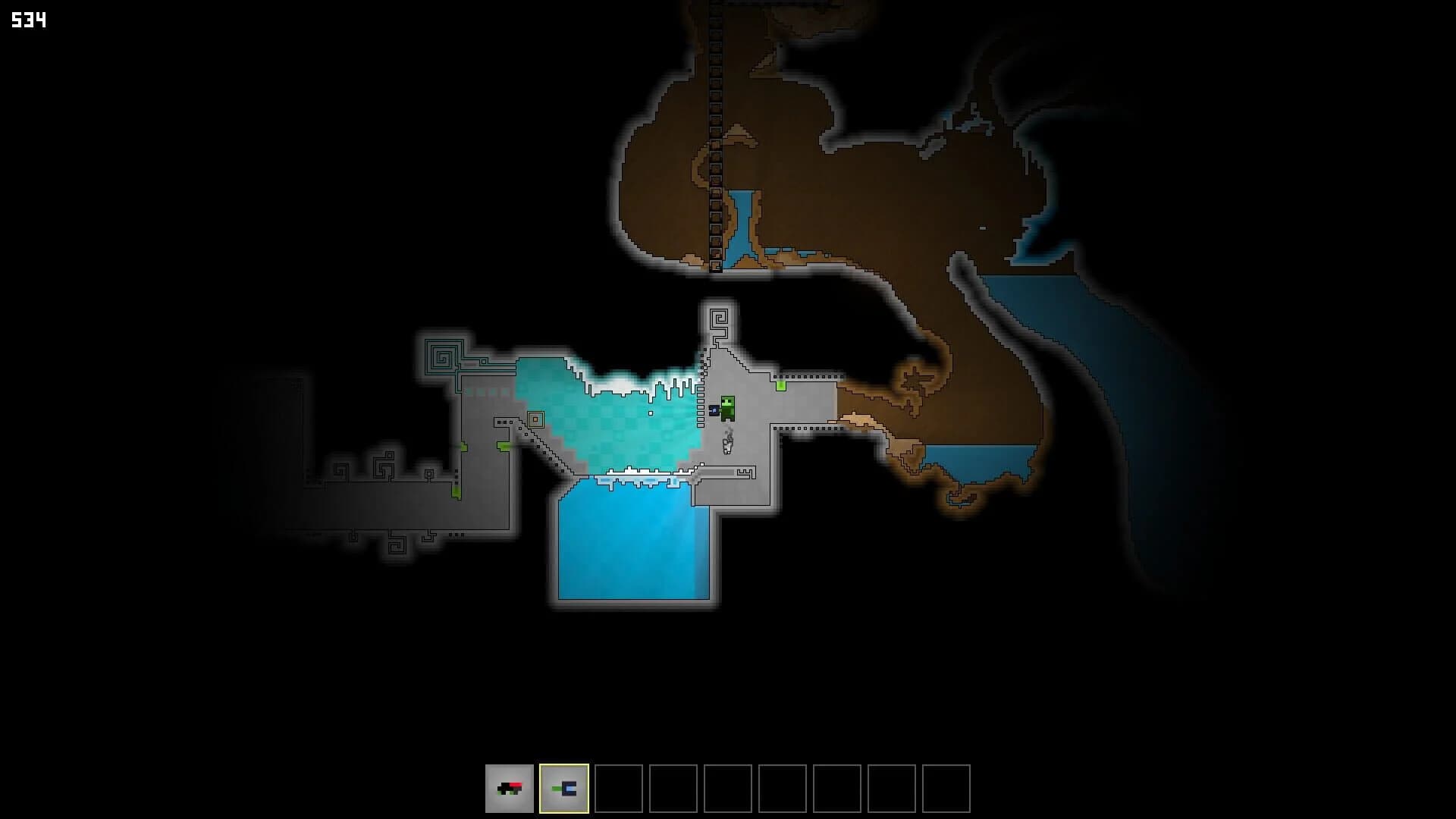Click the small square frame on the grey wall

tap(535, 419)
